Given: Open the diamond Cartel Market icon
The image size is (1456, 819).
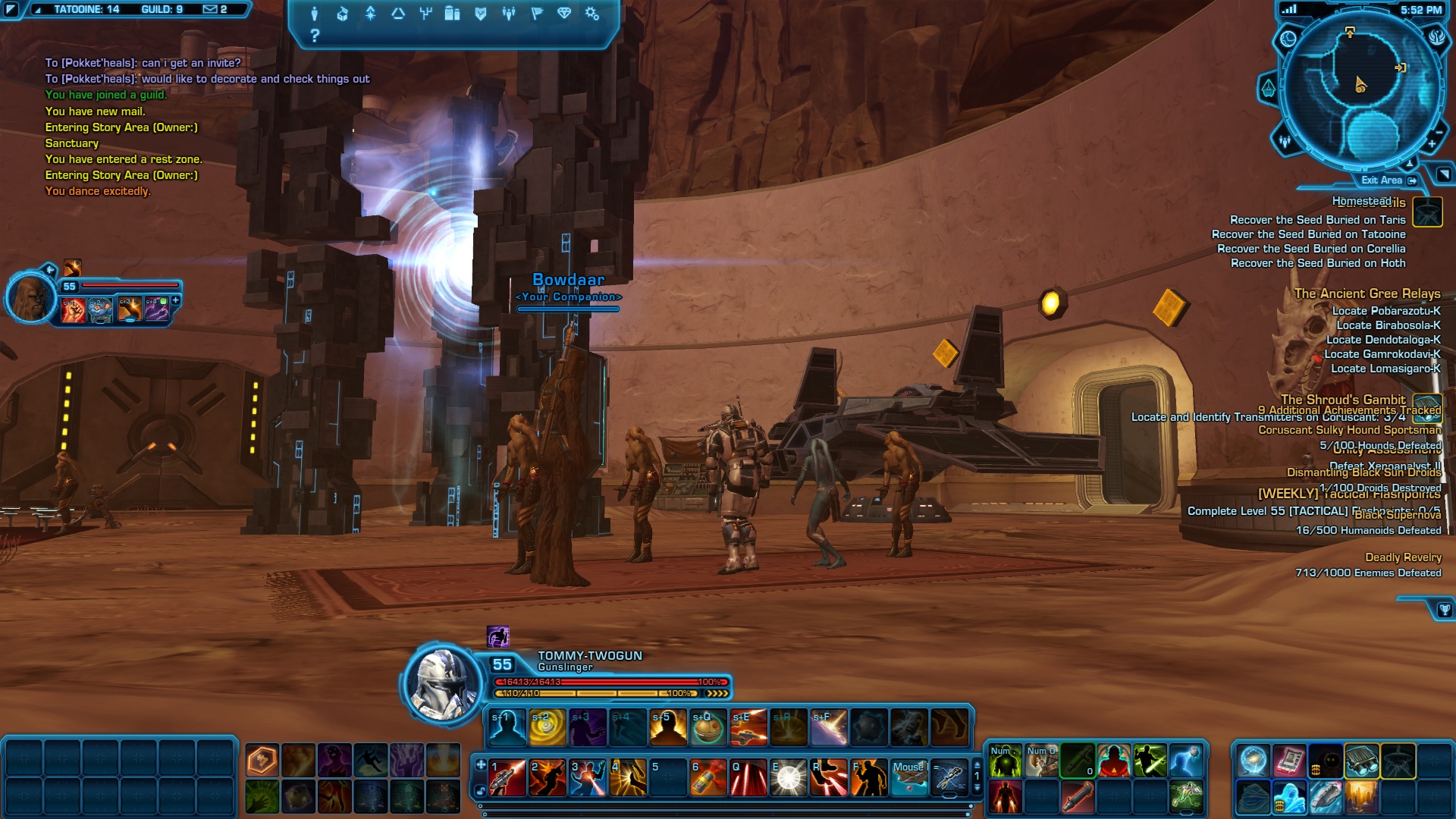Looking at the screenshot, I should [x=564, y=14].
